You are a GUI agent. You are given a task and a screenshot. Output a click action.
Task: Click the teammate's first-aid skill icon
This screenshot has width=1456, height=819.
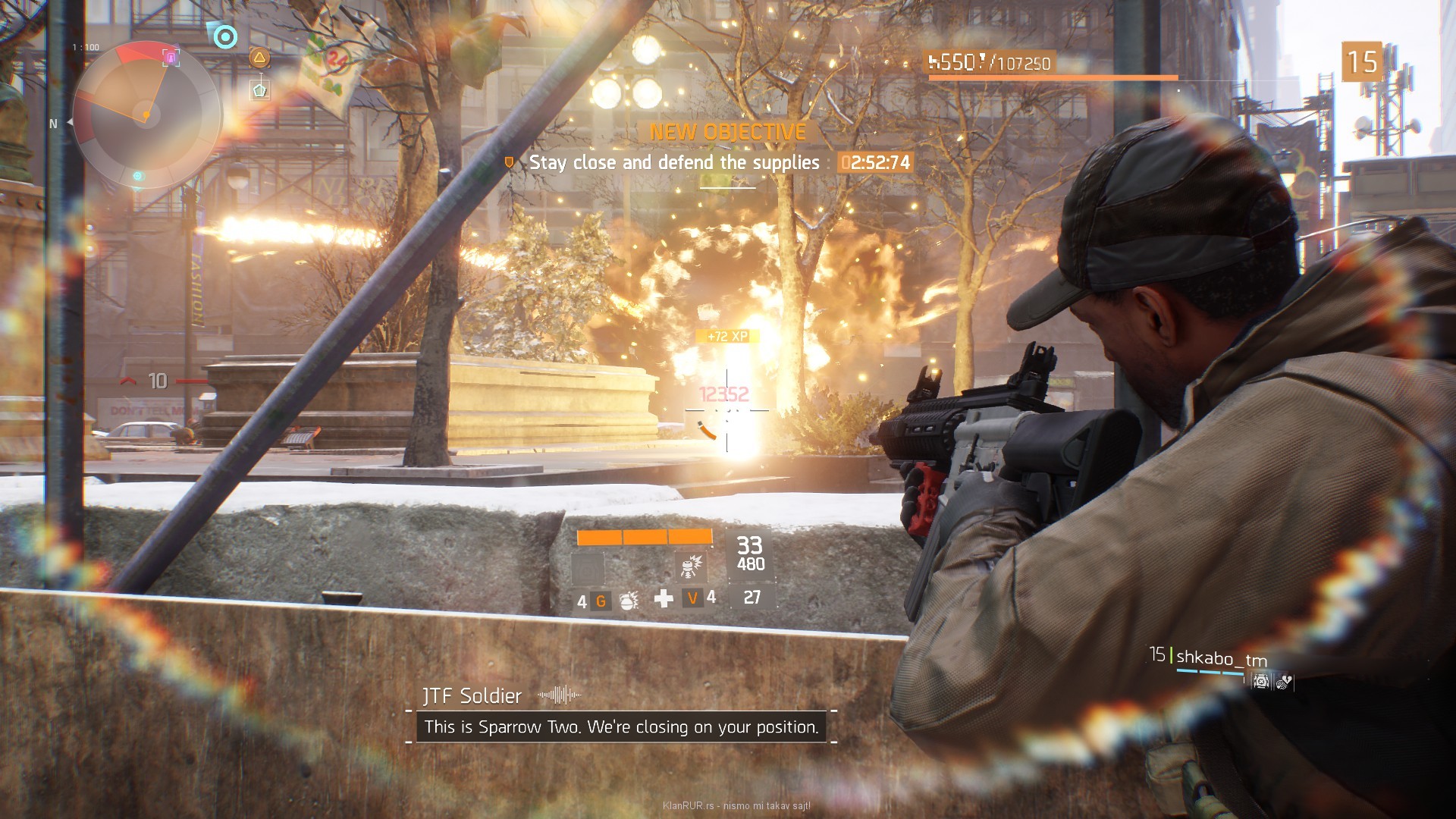pos(1261,682)
